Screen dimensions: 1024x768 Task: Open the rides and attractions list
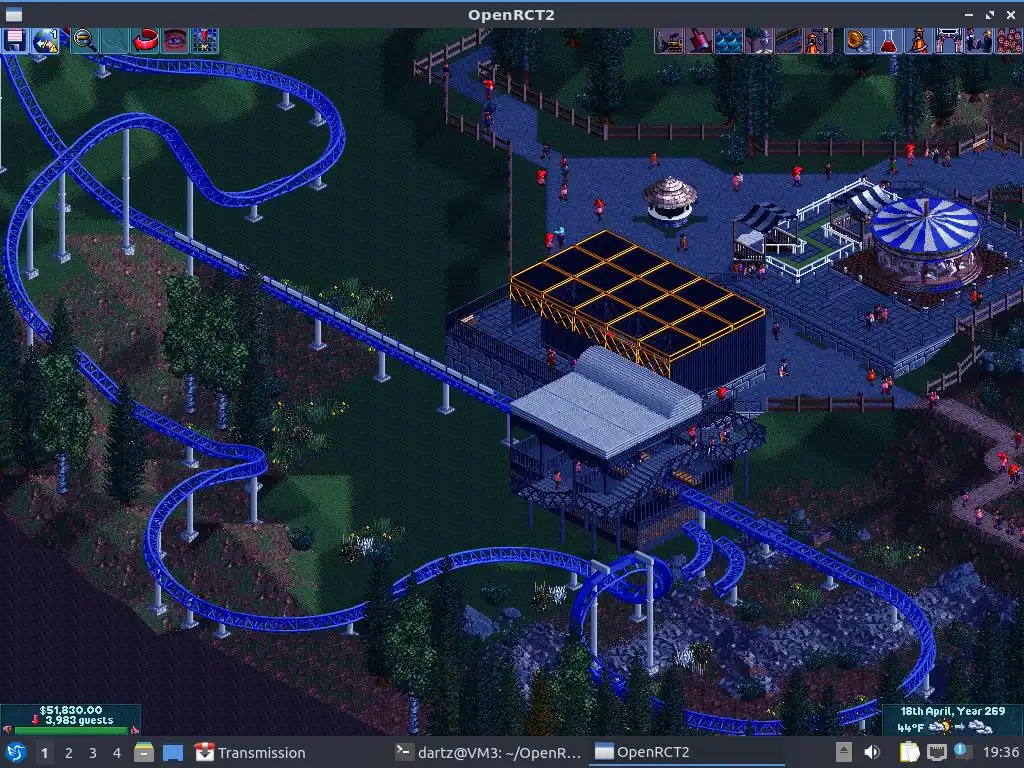pyautogui.click(x=917, y=40)
